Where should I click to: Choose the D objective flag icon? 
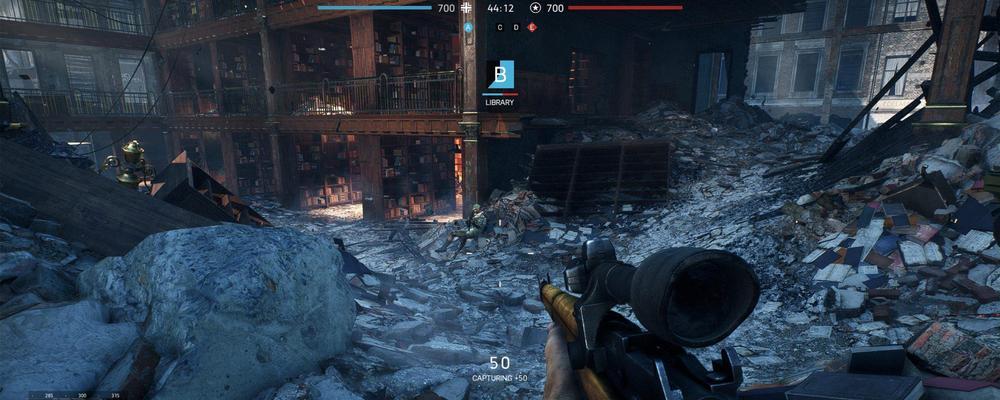tap(516, 27)
